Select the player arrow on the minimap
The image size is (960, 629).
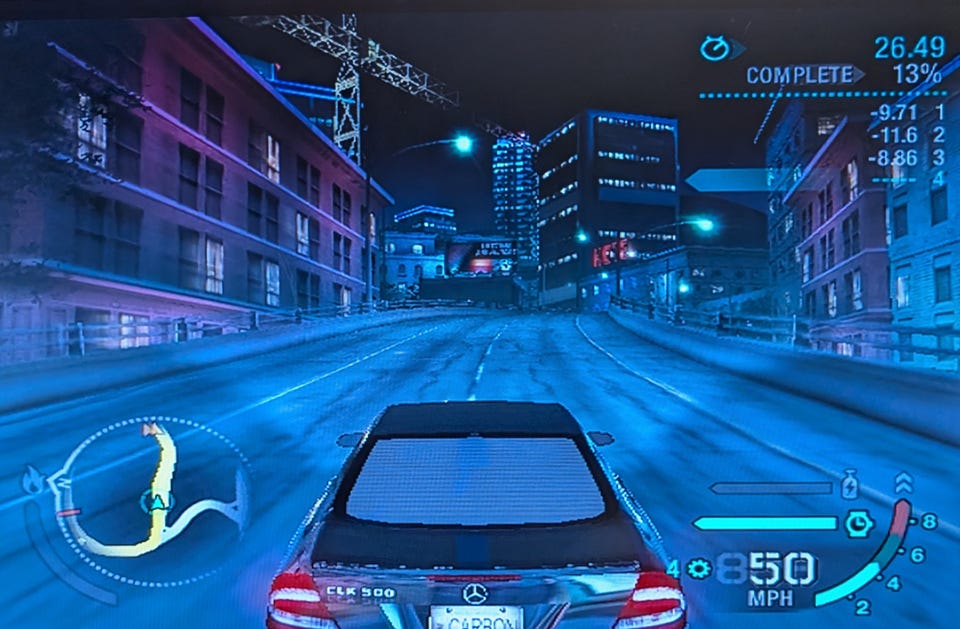click(158, 500)
